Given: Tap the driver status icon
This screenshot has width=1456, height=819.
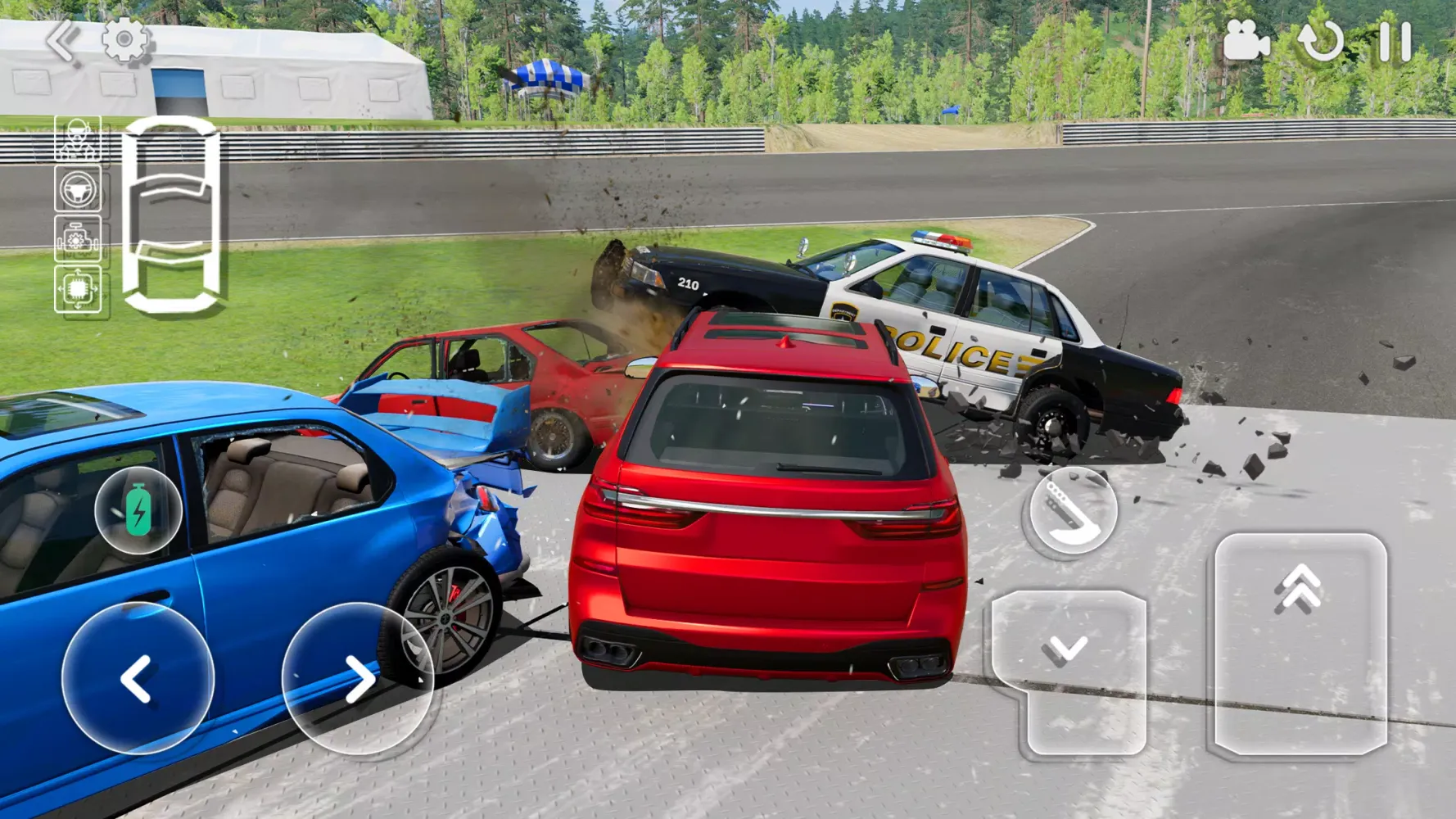Looking at the screenshot, I should point(78,138).
